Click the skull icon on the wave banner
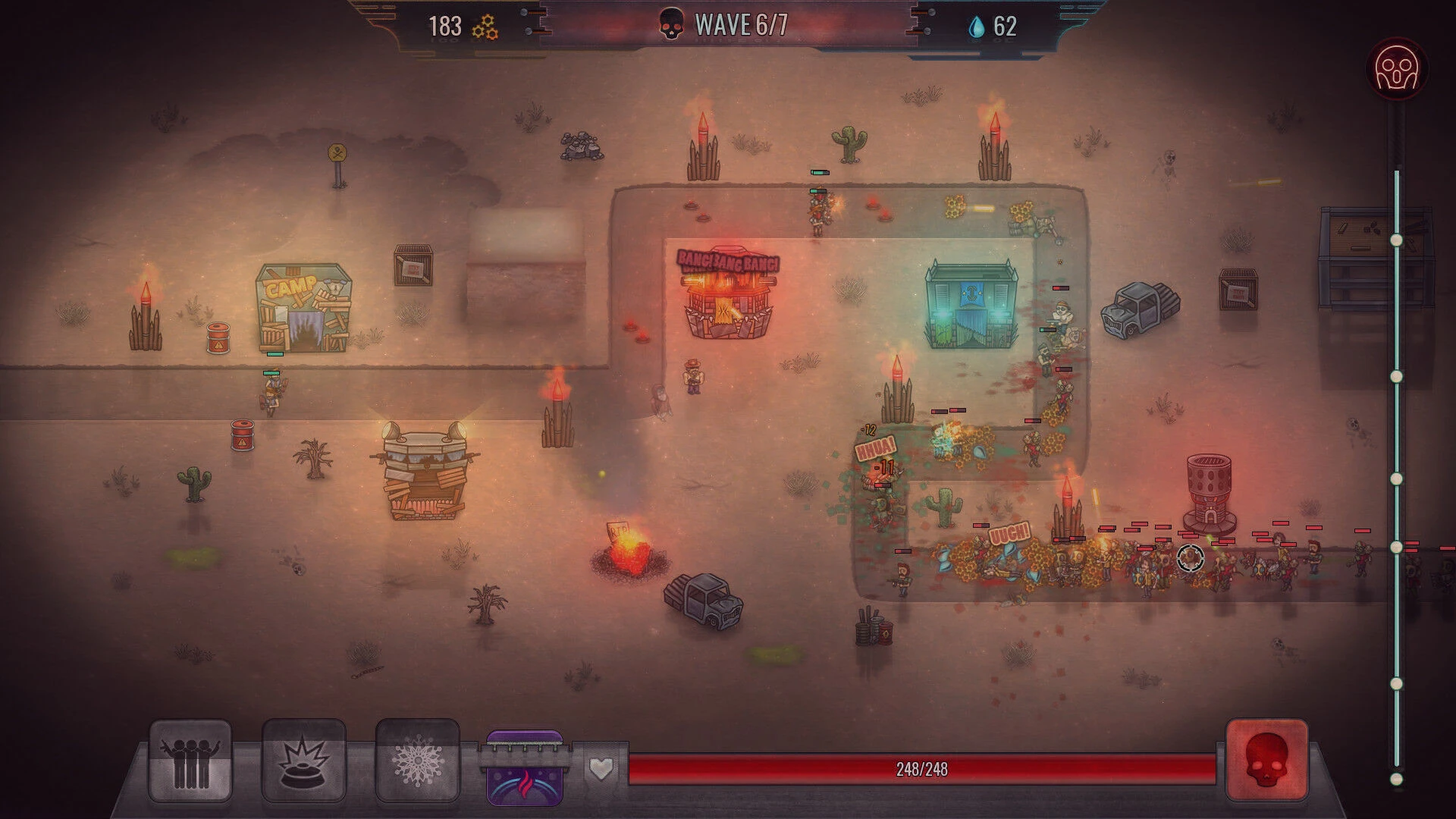Screen dimensions: 1456x819 click(670, 25)
